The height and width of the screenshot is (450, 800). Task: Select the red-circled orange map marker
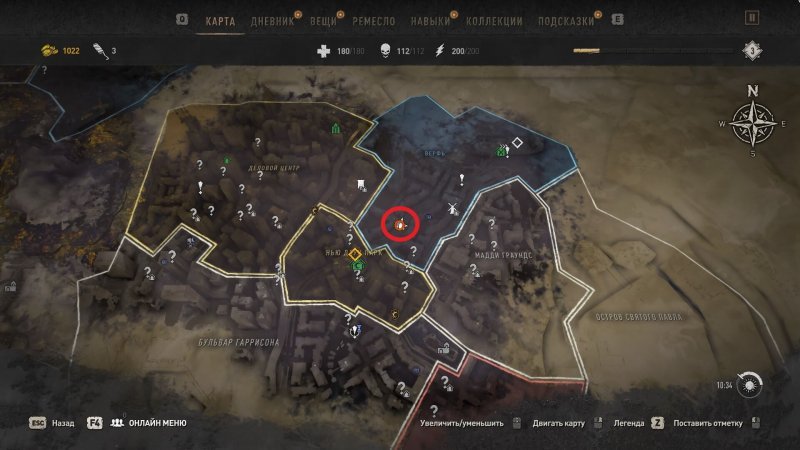(400, 224)
